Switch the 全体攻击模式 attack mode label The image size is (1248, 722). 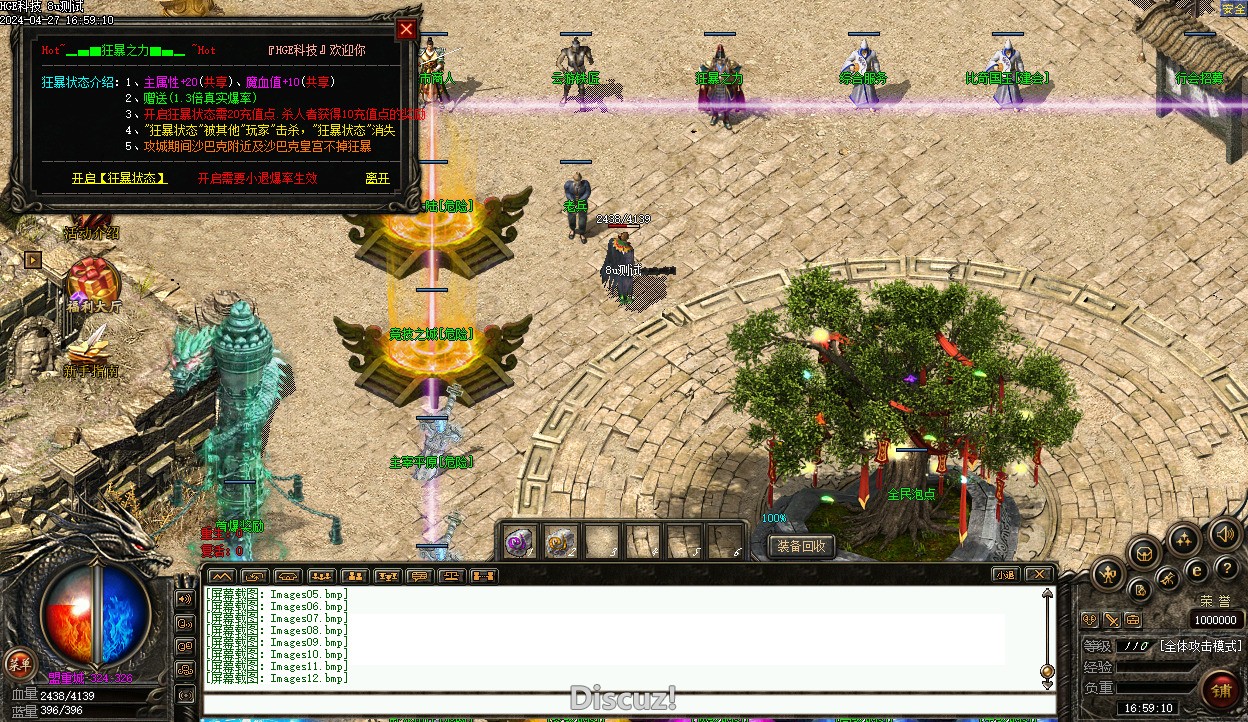coord(1200,647)
